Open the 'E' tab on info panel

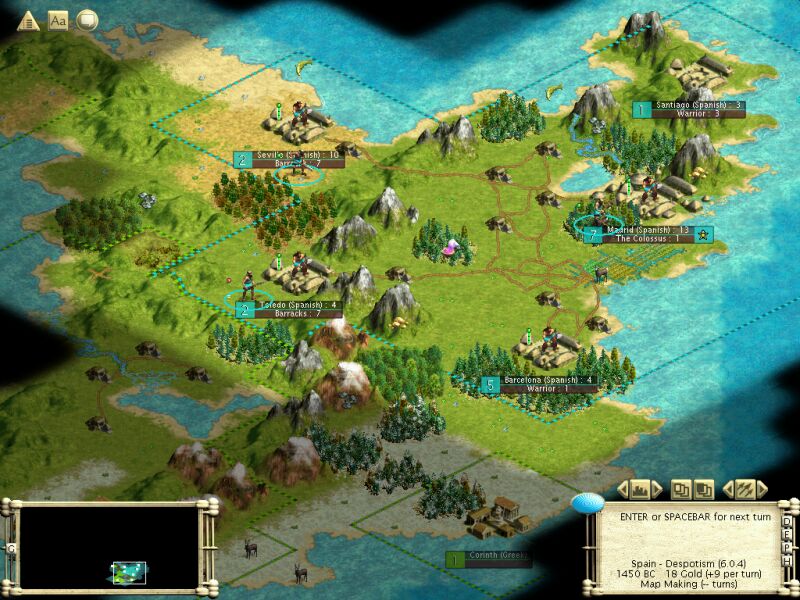coord(788,536)
